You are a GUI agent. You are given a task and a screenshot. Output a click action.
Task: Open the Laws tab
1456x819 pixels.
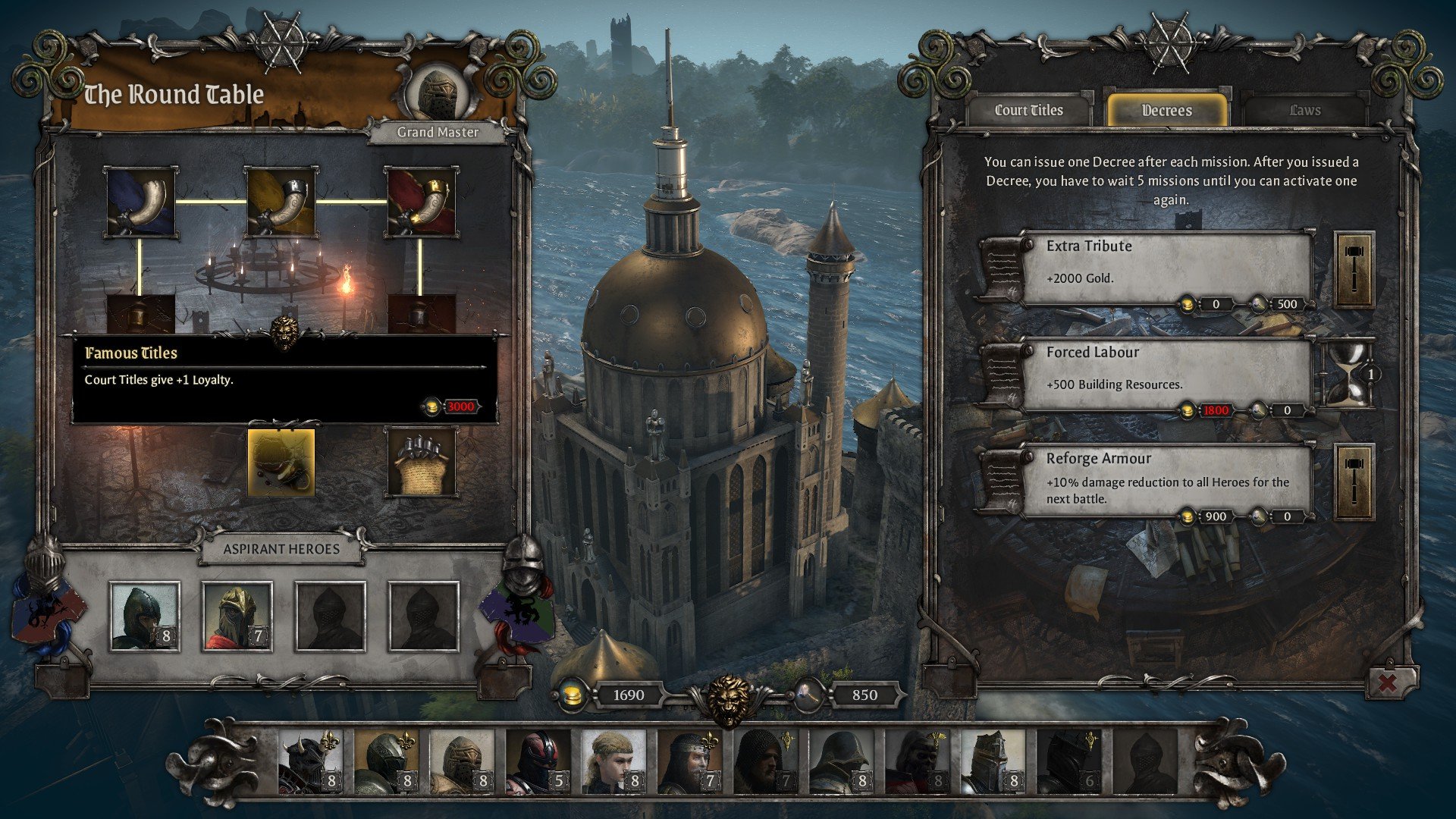click(x=1304, y=111)
